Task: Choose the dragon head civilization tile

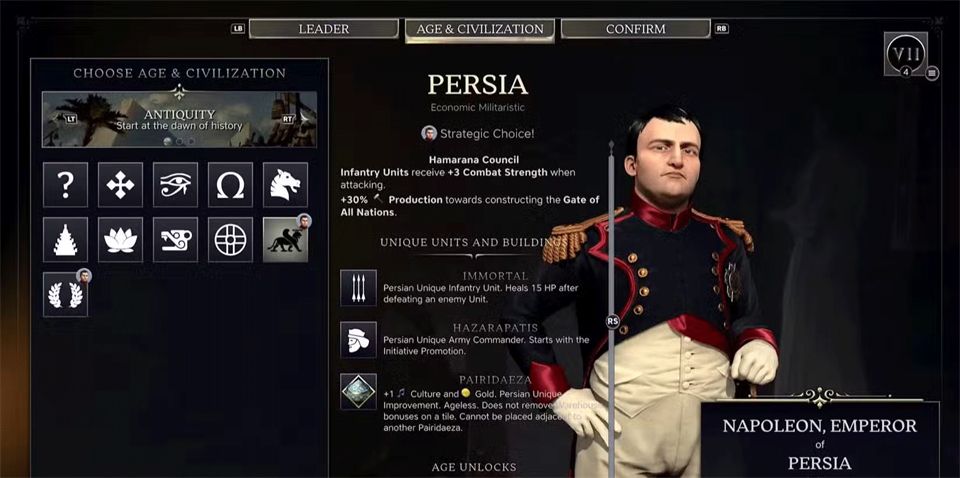Action: click(x=285, y=184)
